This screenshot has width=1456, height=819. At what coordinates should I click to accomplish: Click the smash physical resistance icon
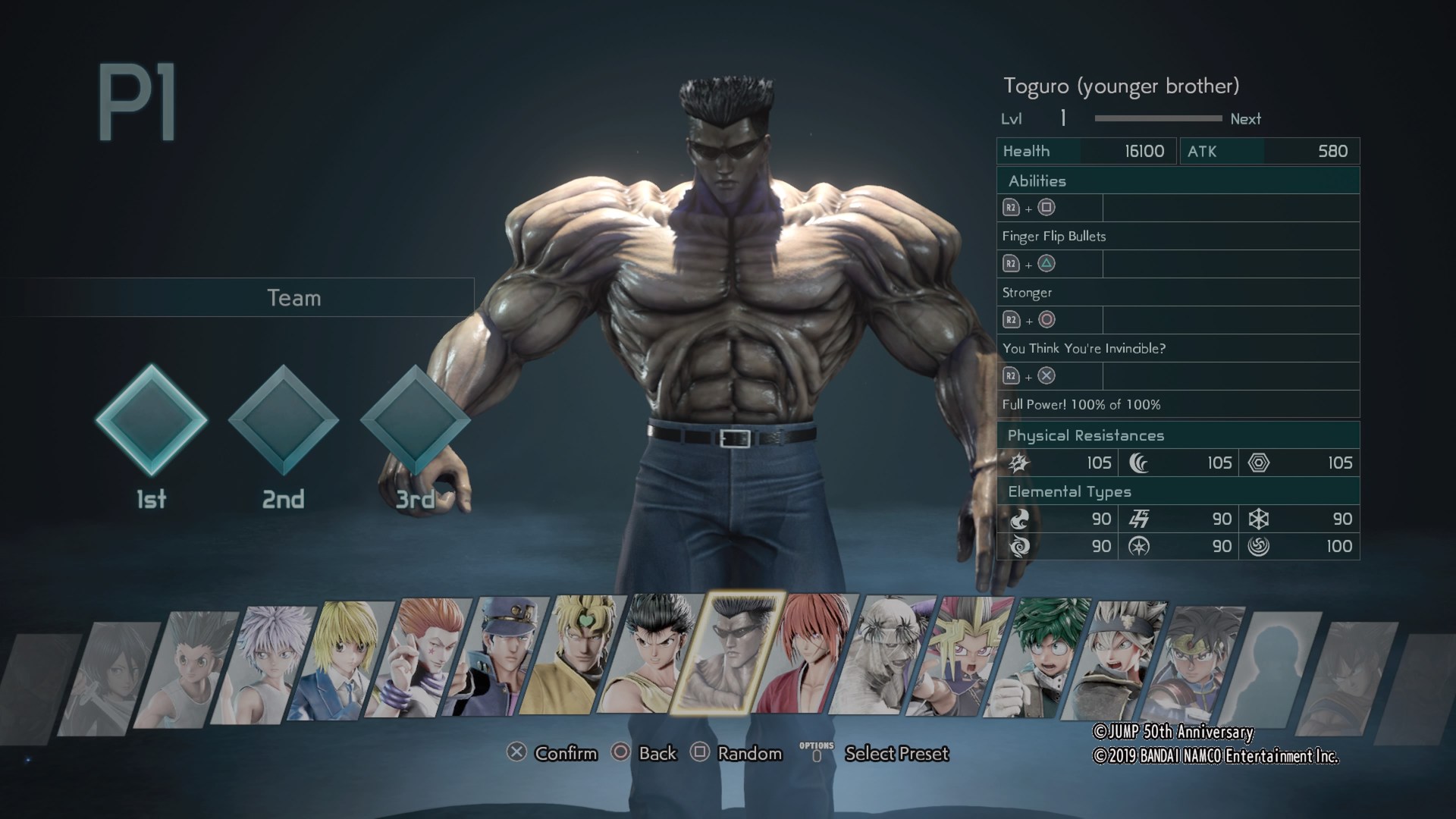(1018, 463)
